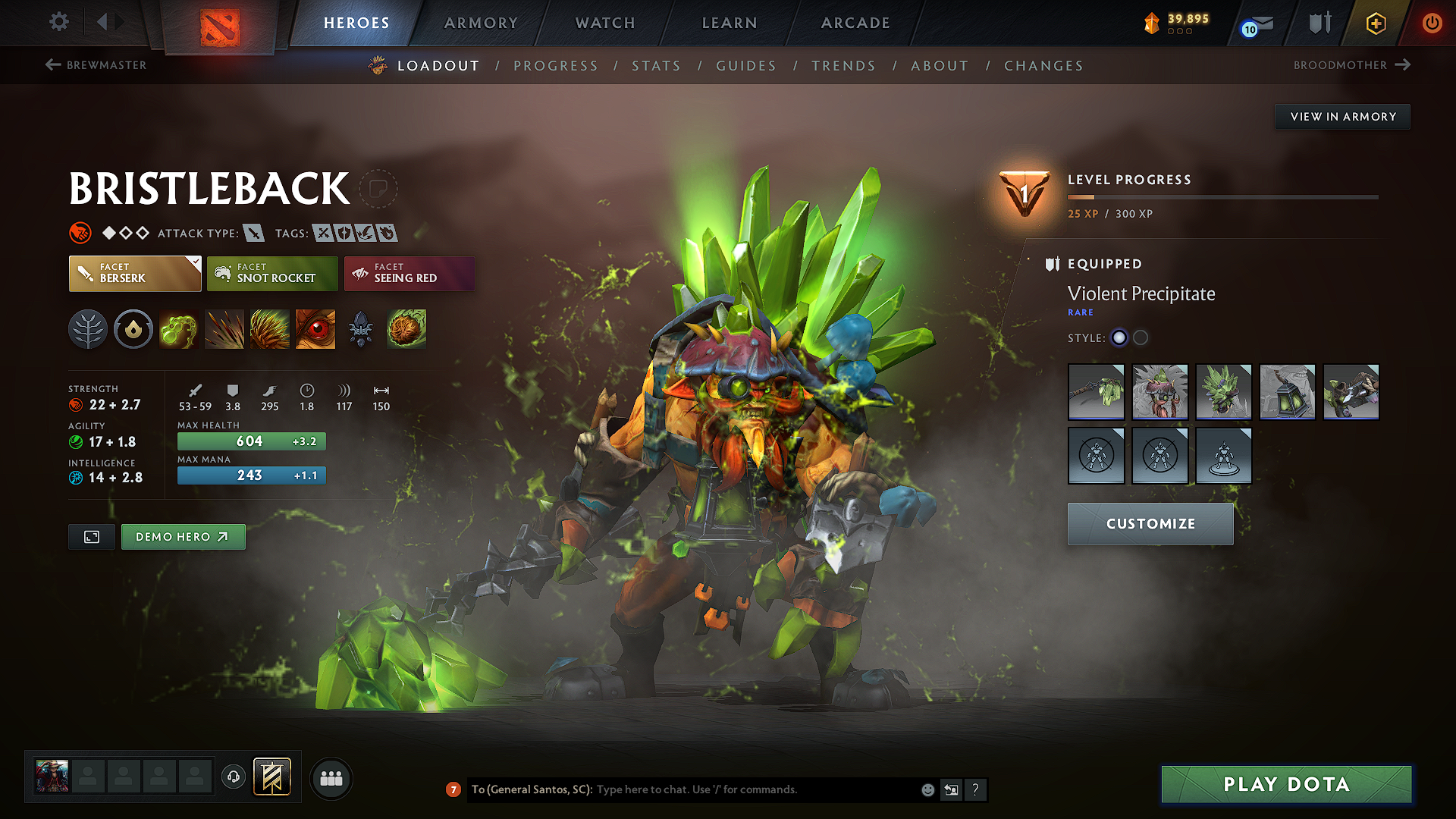Select the Berserk facet

pos(135,274)
